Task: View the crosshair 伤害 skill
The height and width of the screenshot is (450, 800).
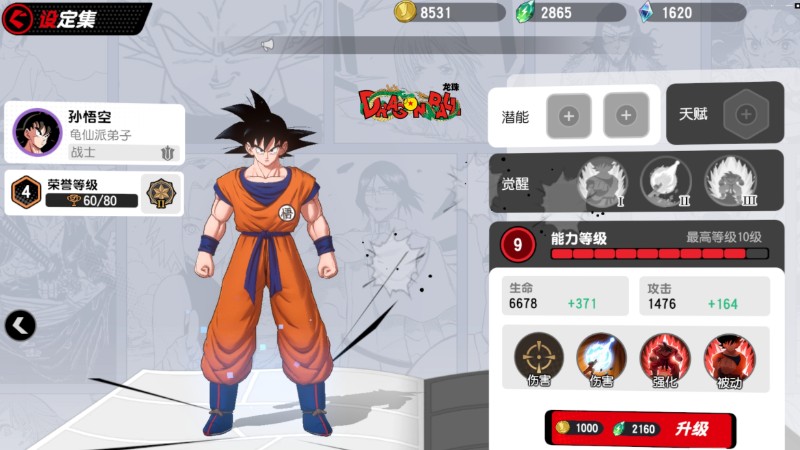Action: 539,357
